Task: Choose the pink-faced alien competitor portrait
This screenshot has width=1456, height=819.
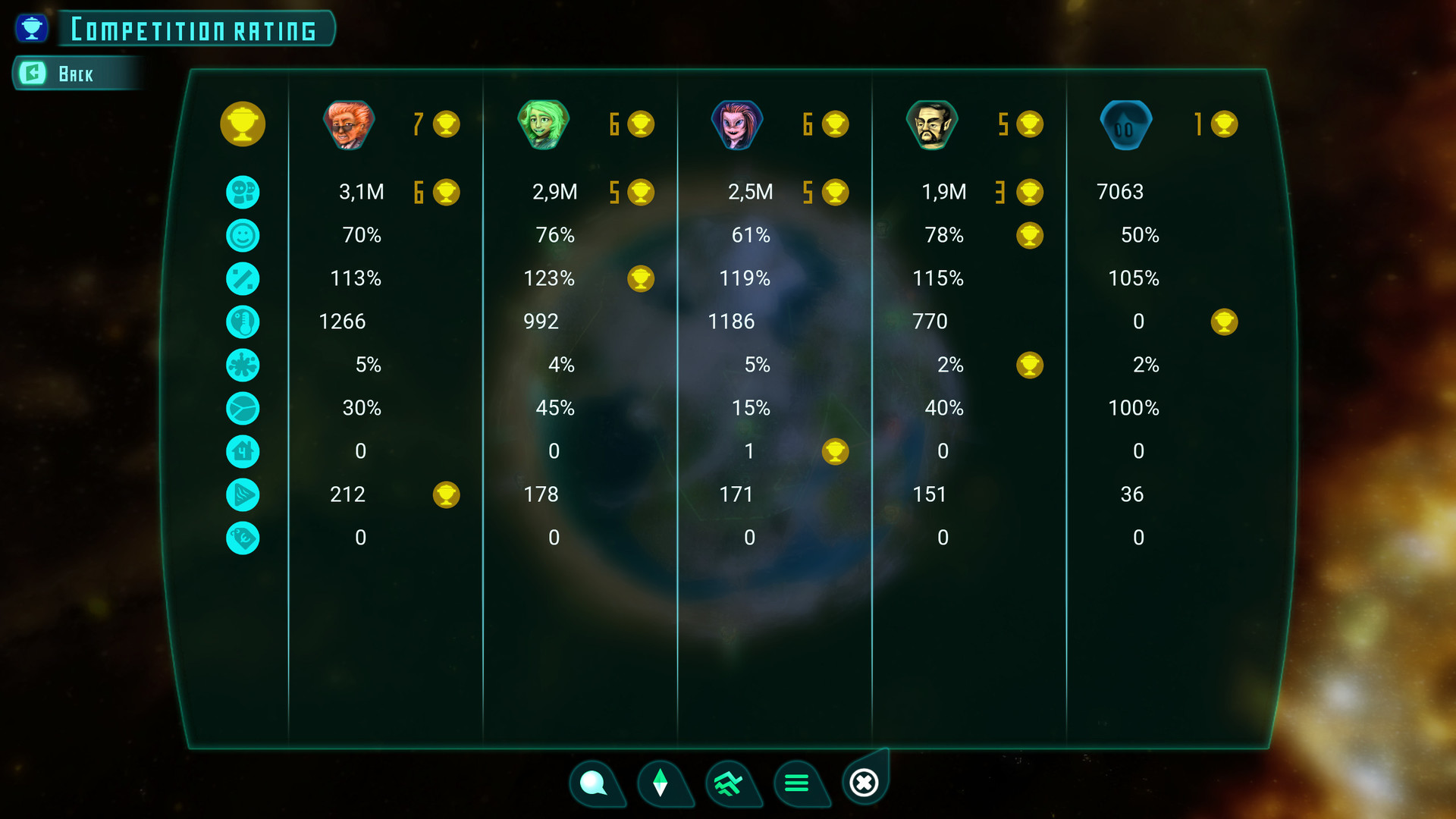Action: point(737,124)
